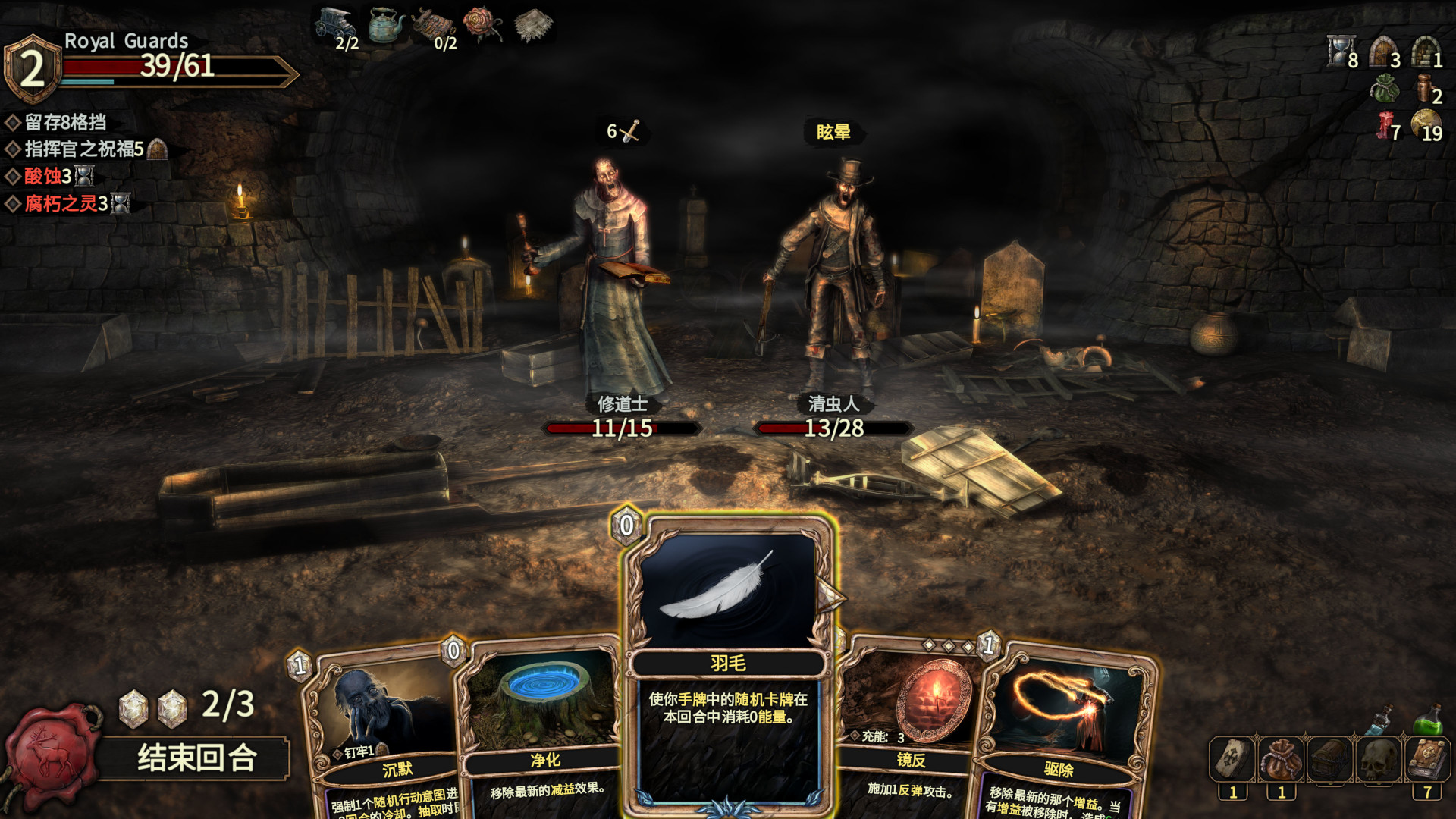
Task: Open the draw pile card slot
Action: (1232, 759)
